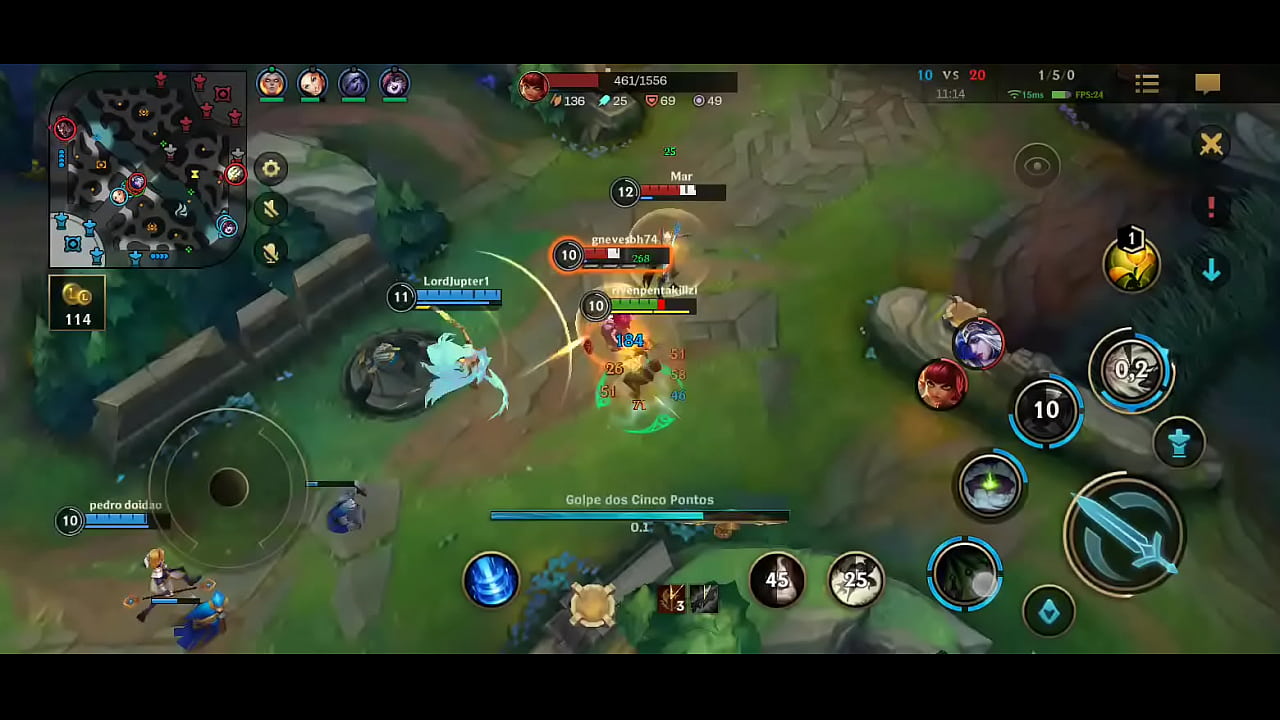The width and height of the screenshot is (1280, 720).
Task: Open the chat speech bubble
Action: [1208, 85]
